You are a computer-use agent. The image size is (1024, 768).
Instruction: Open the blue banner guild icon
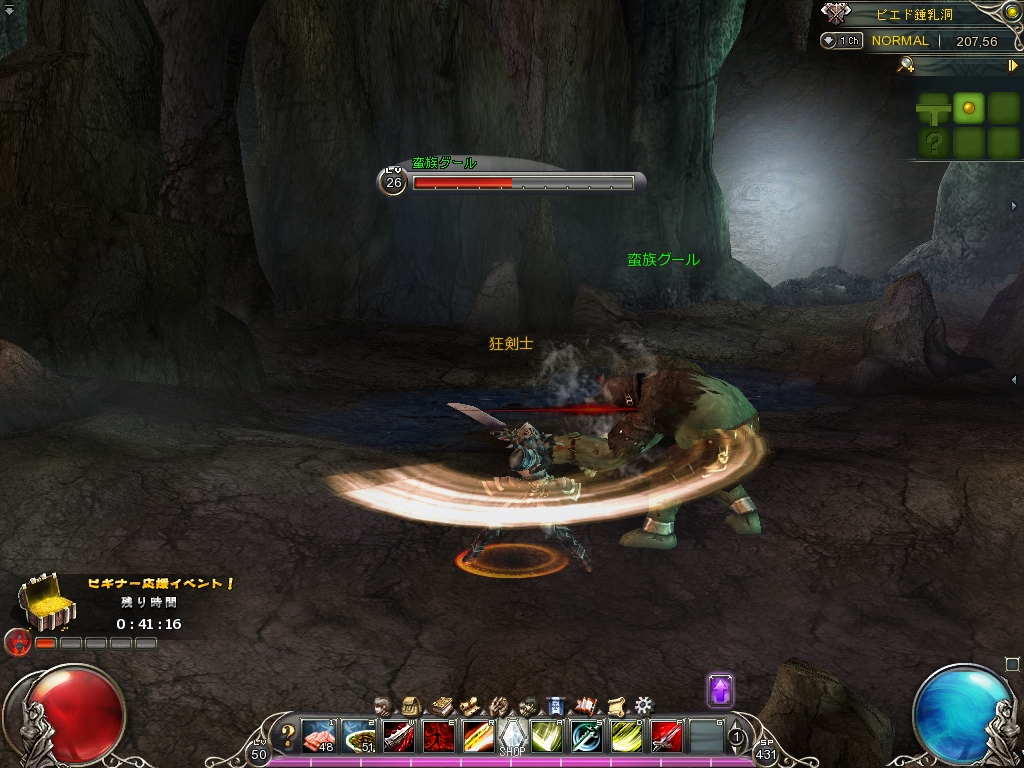(x=557, y=705)
